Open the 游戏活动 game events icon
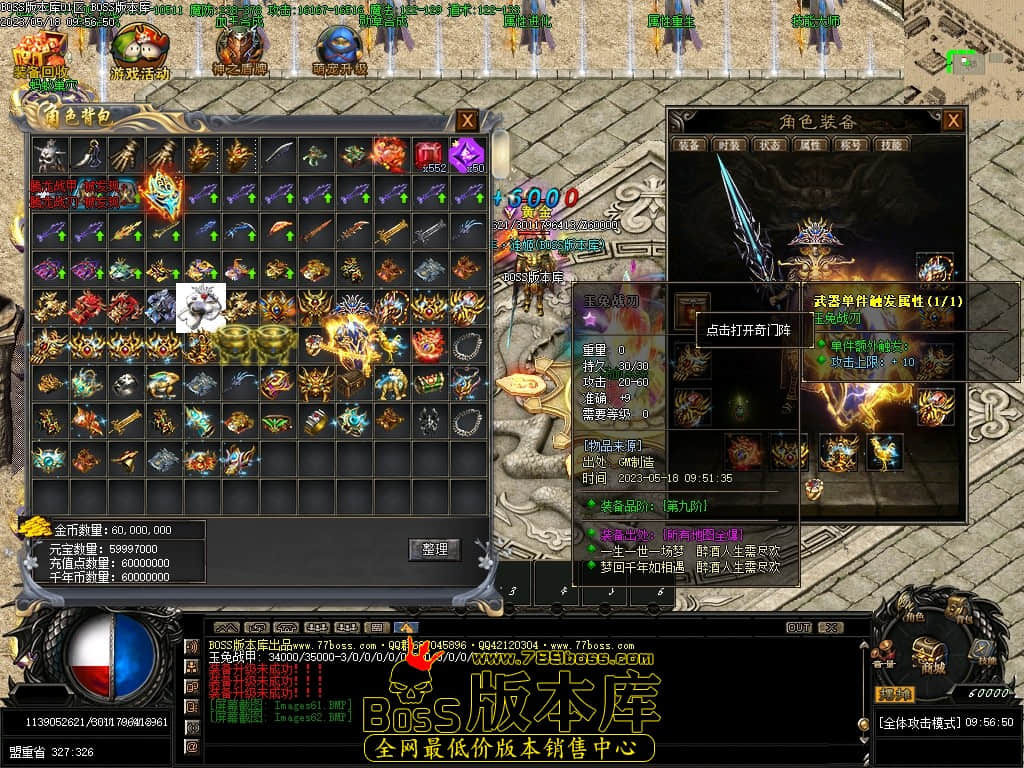Viewport: 1024px width, 768px height. 139,52
